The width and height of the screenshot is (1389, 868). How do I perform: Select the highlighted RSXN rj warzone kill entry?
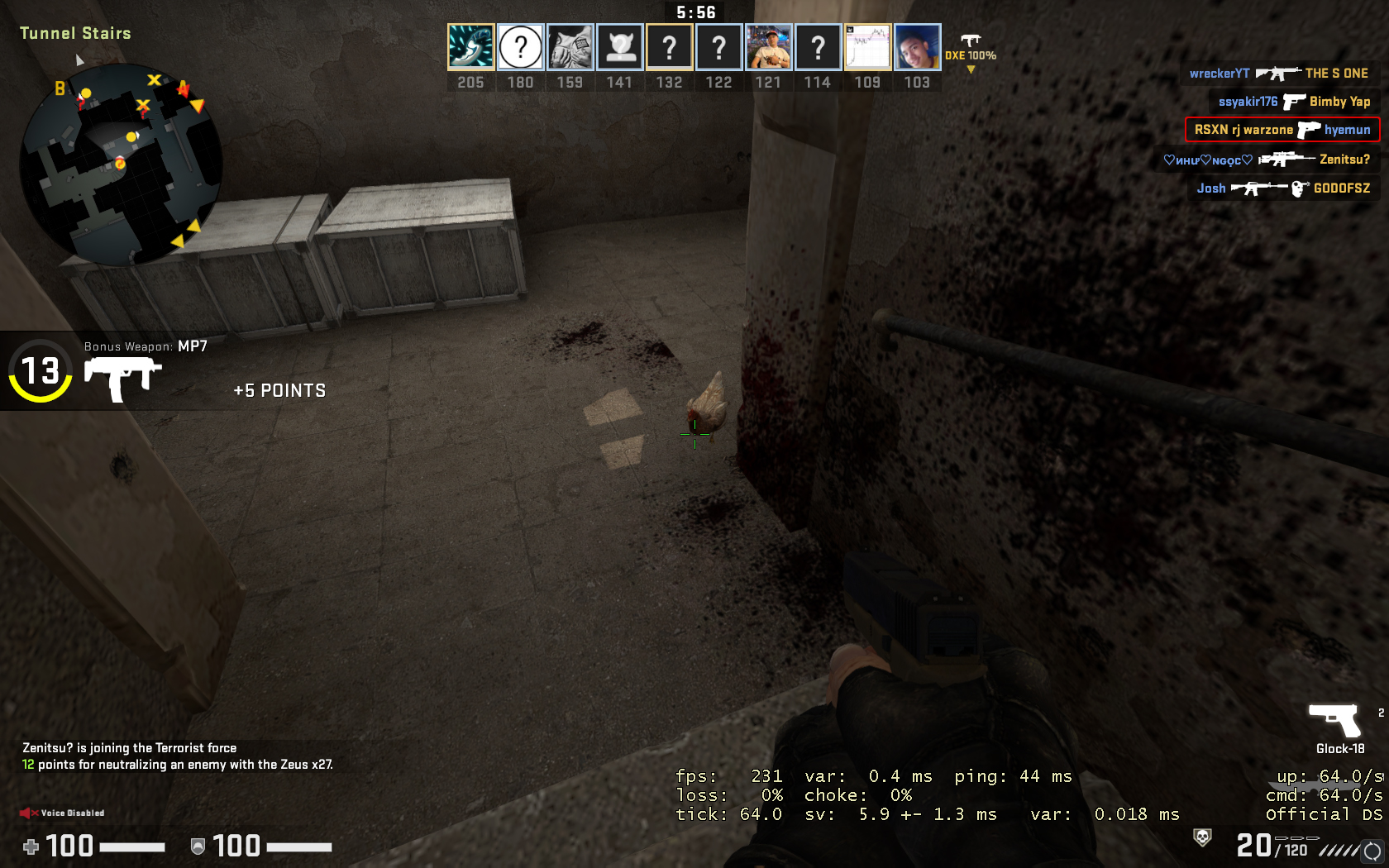pos(1282,130)
